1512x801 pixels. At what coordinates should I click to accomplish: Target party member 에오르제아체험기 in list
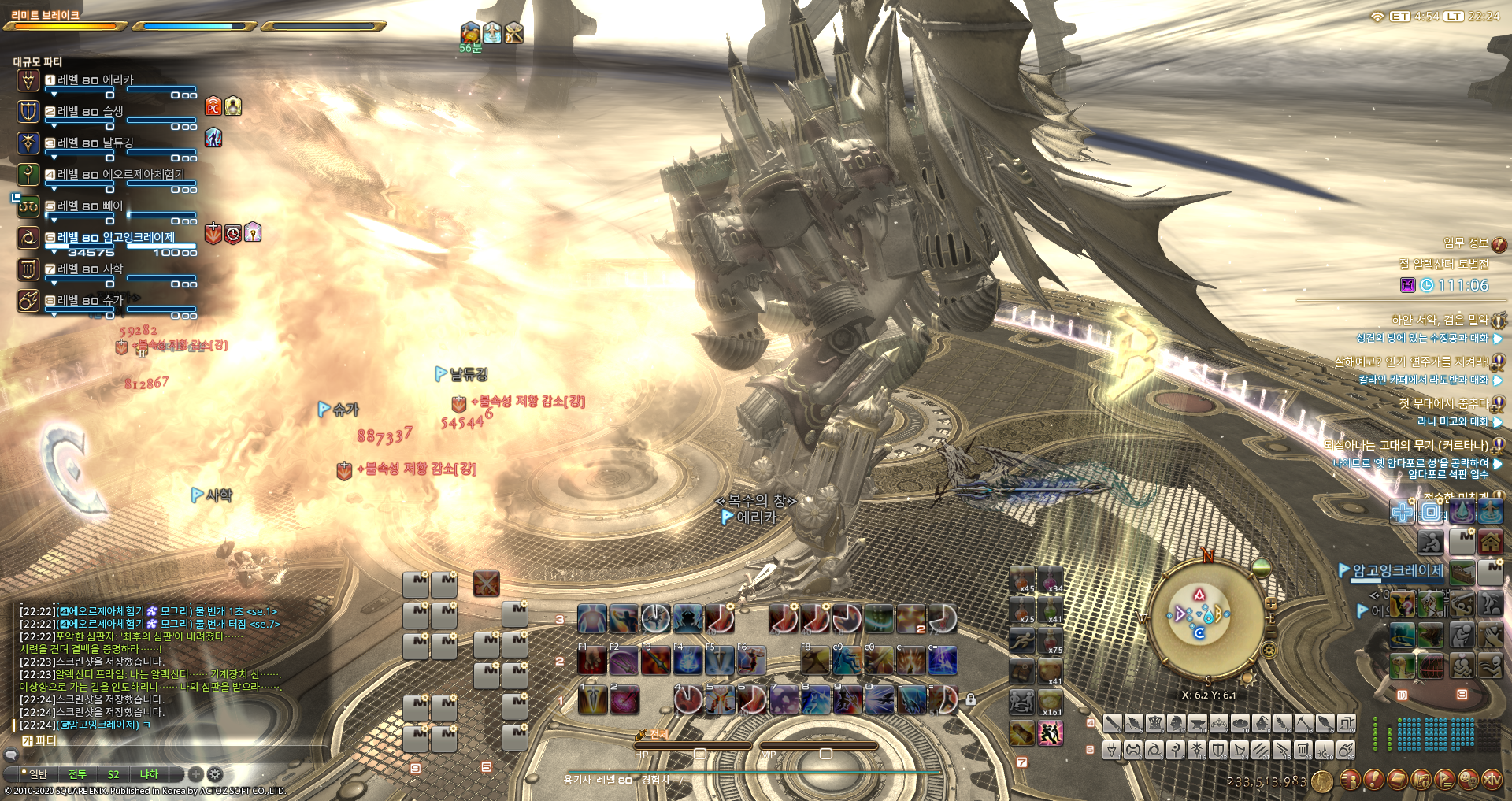pos(120,175)
